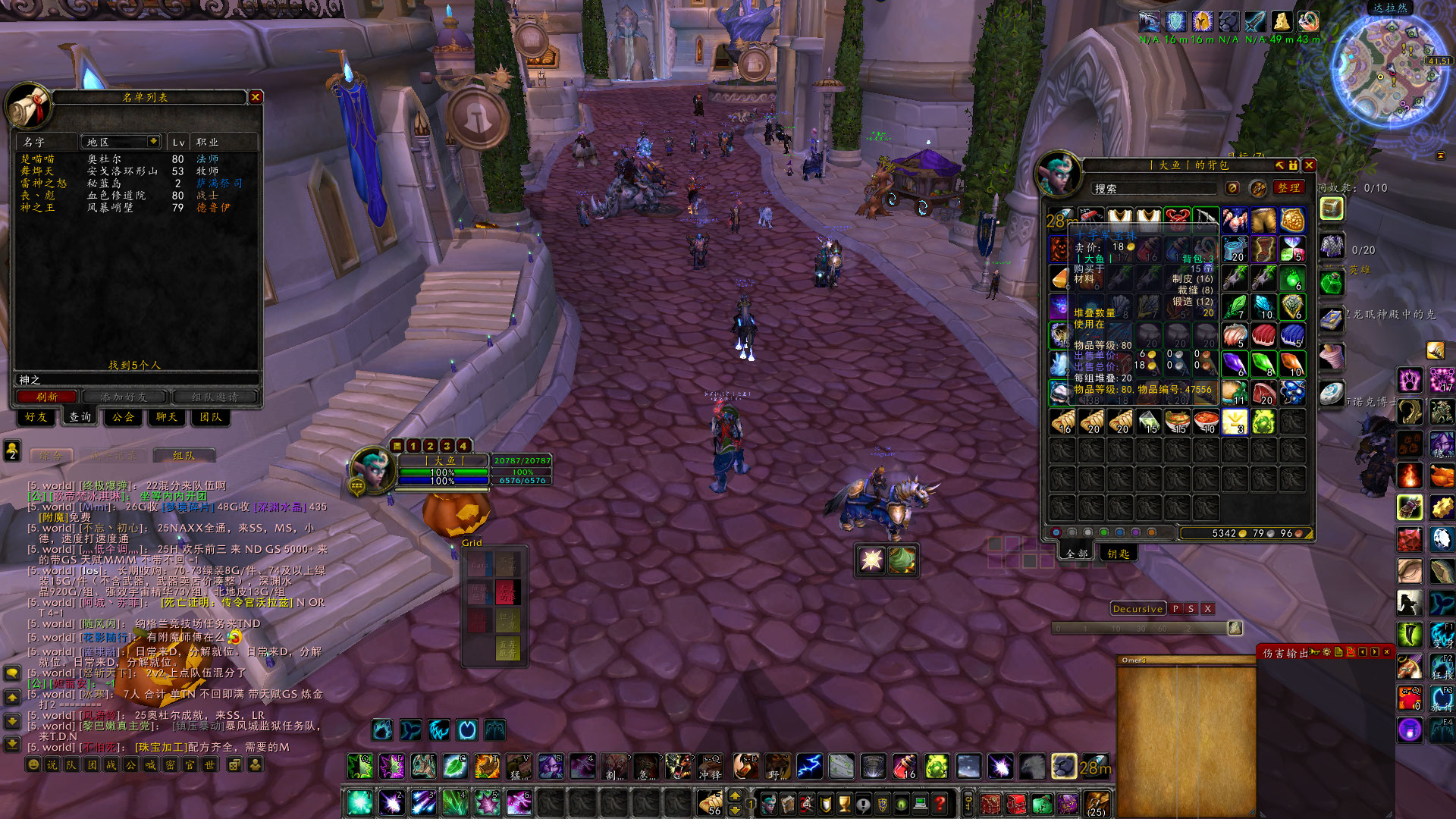Click the gold coin filter icon beside bag search
1456x819 pixels.
coord(1232,188)
